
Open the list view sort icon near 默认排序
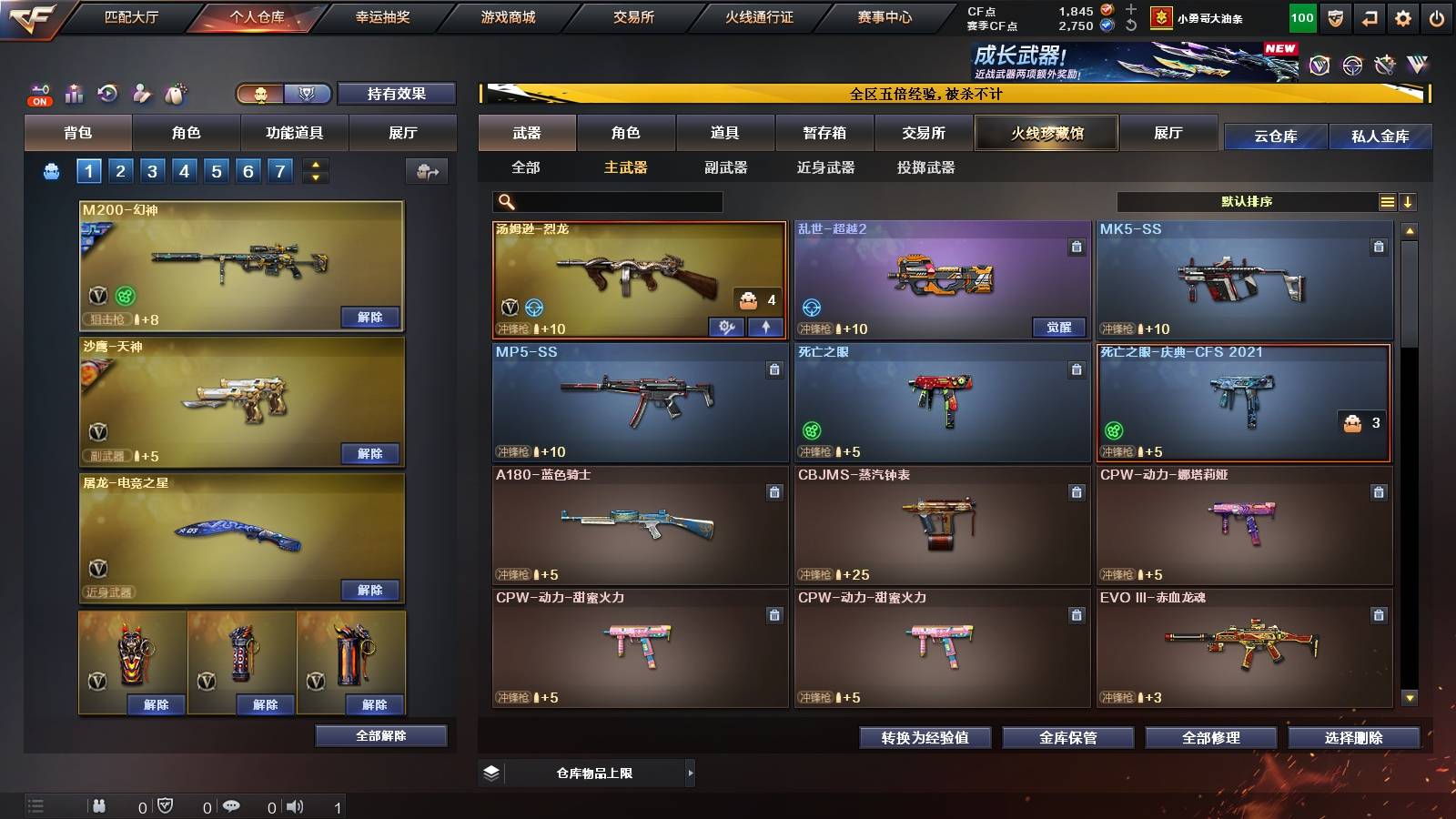pyautogui.click(x=1387, y=201)
